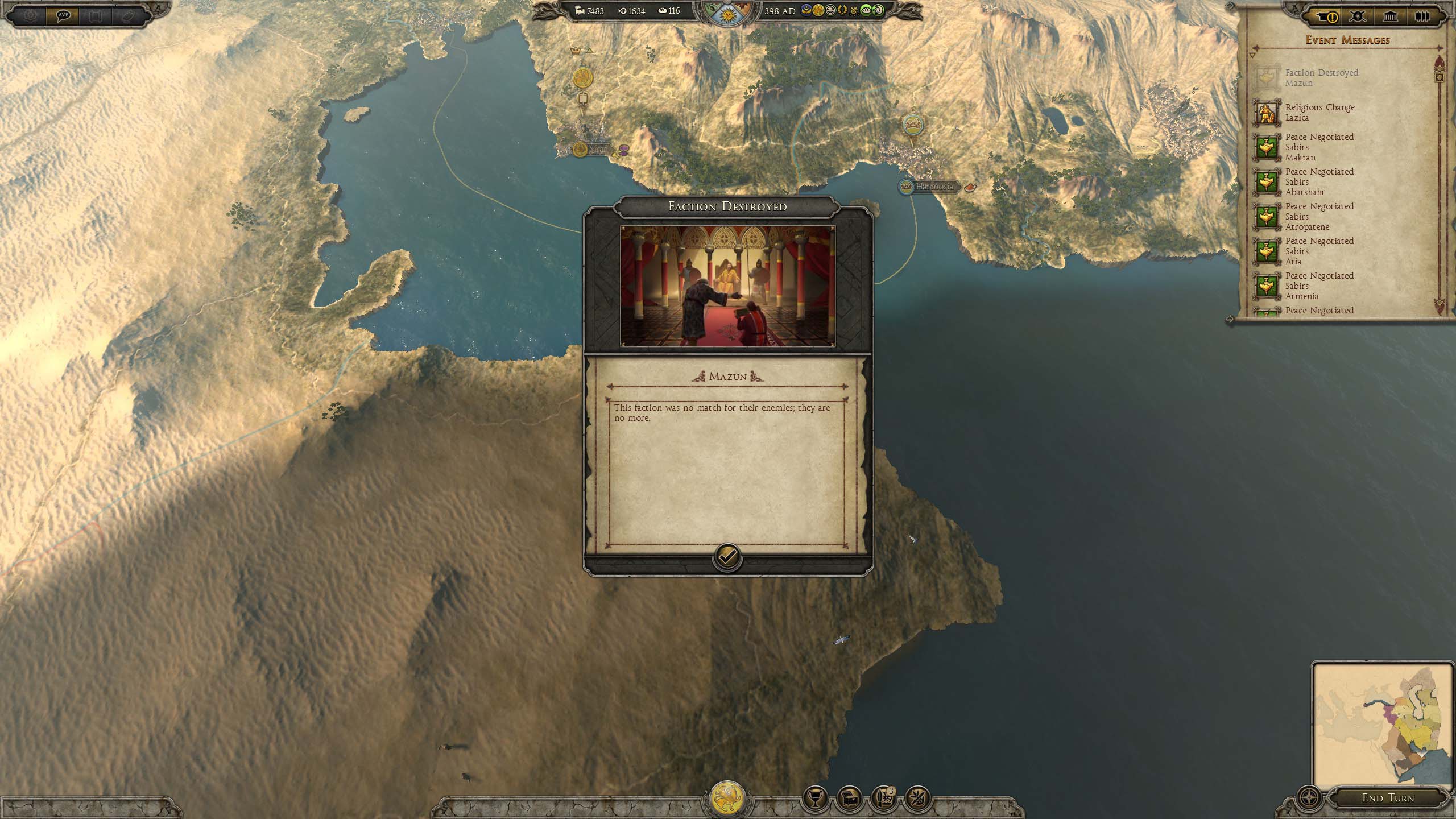
Task: Toggle the AVE speech bubble advisor button
Action: [x=63, y=15]
